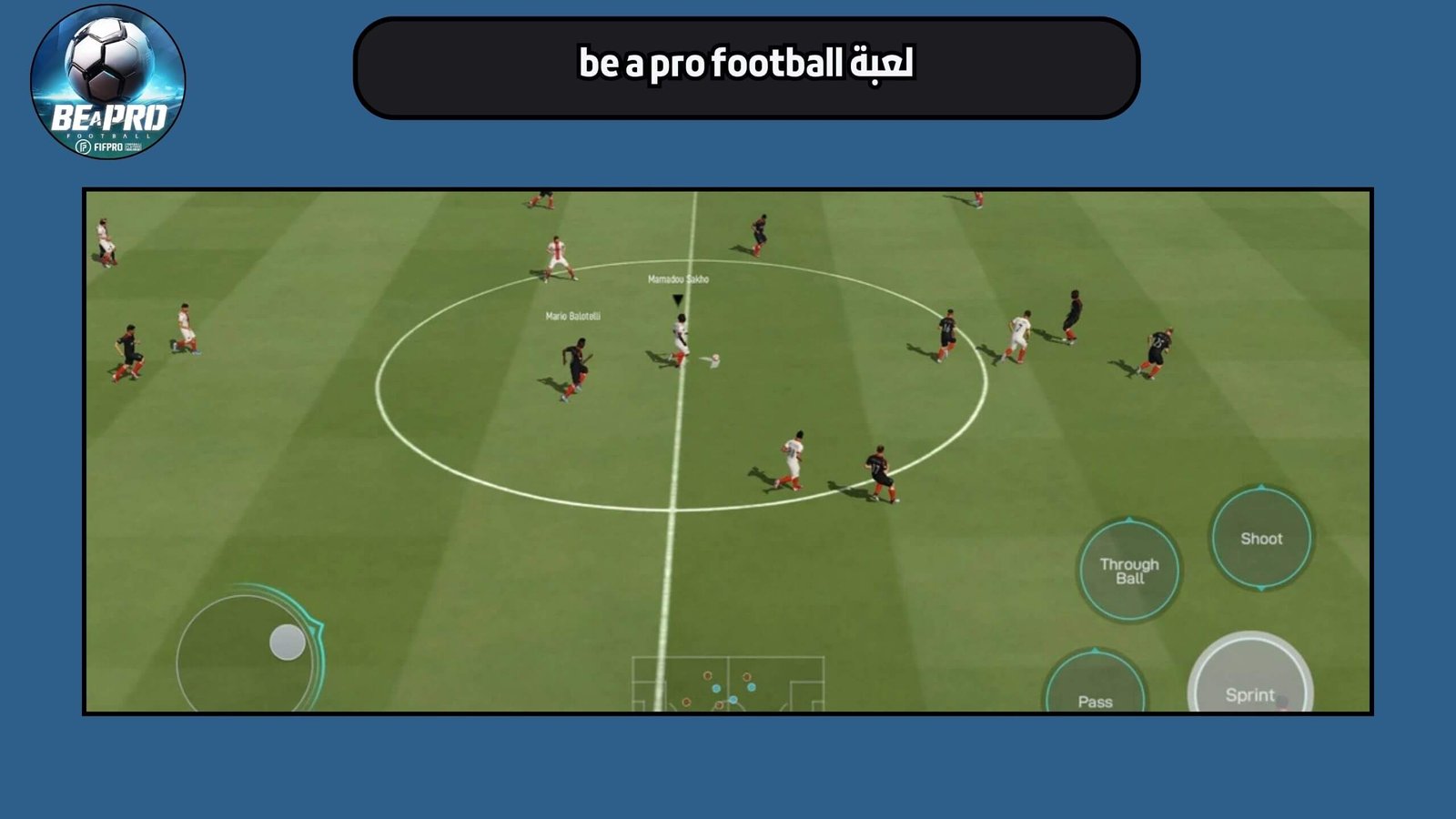Tap a red opponent dot on the minimap
Viewport: 1456px width, 819px height.
click(x=707, y=675)
